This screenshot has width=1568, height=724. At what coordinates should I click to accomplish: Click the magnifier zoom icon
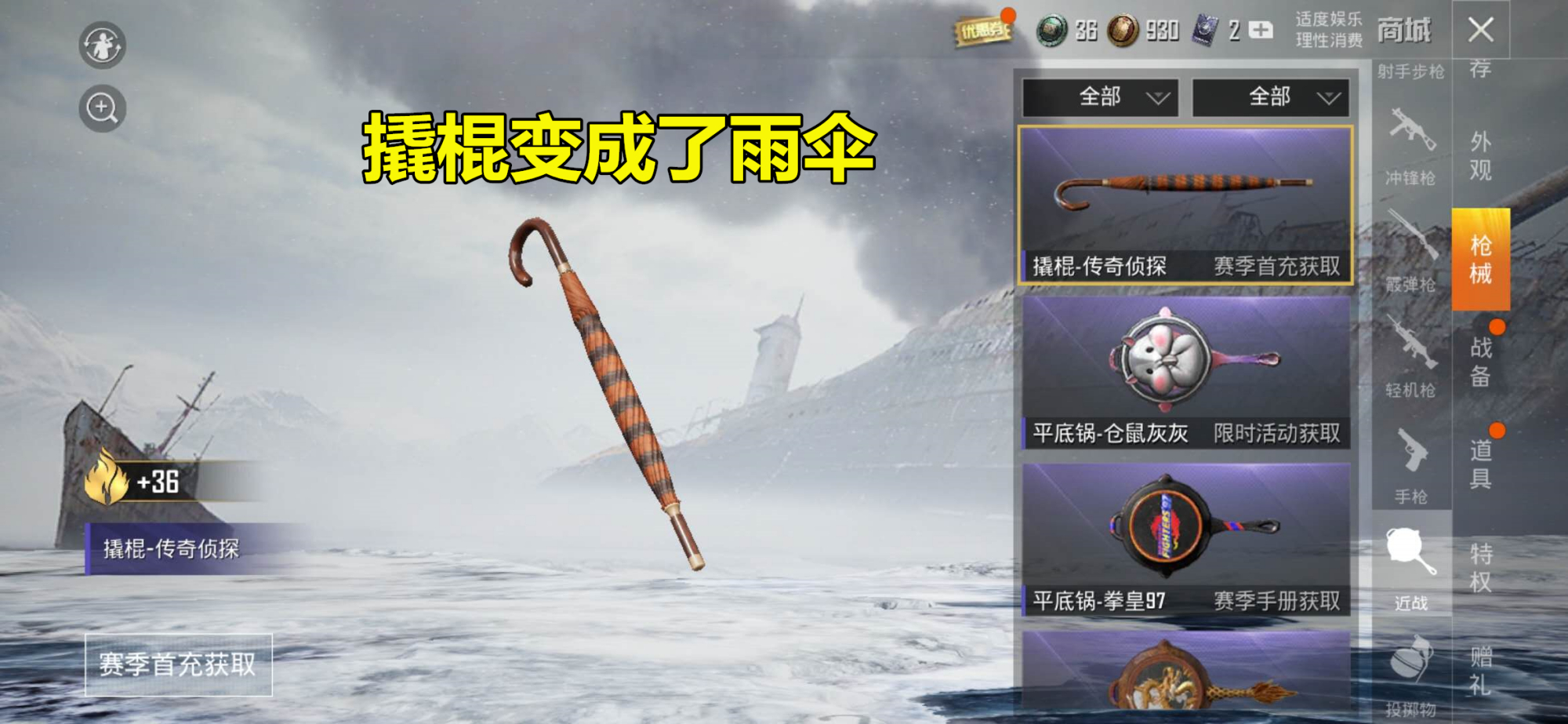click(x=103, y=107)
